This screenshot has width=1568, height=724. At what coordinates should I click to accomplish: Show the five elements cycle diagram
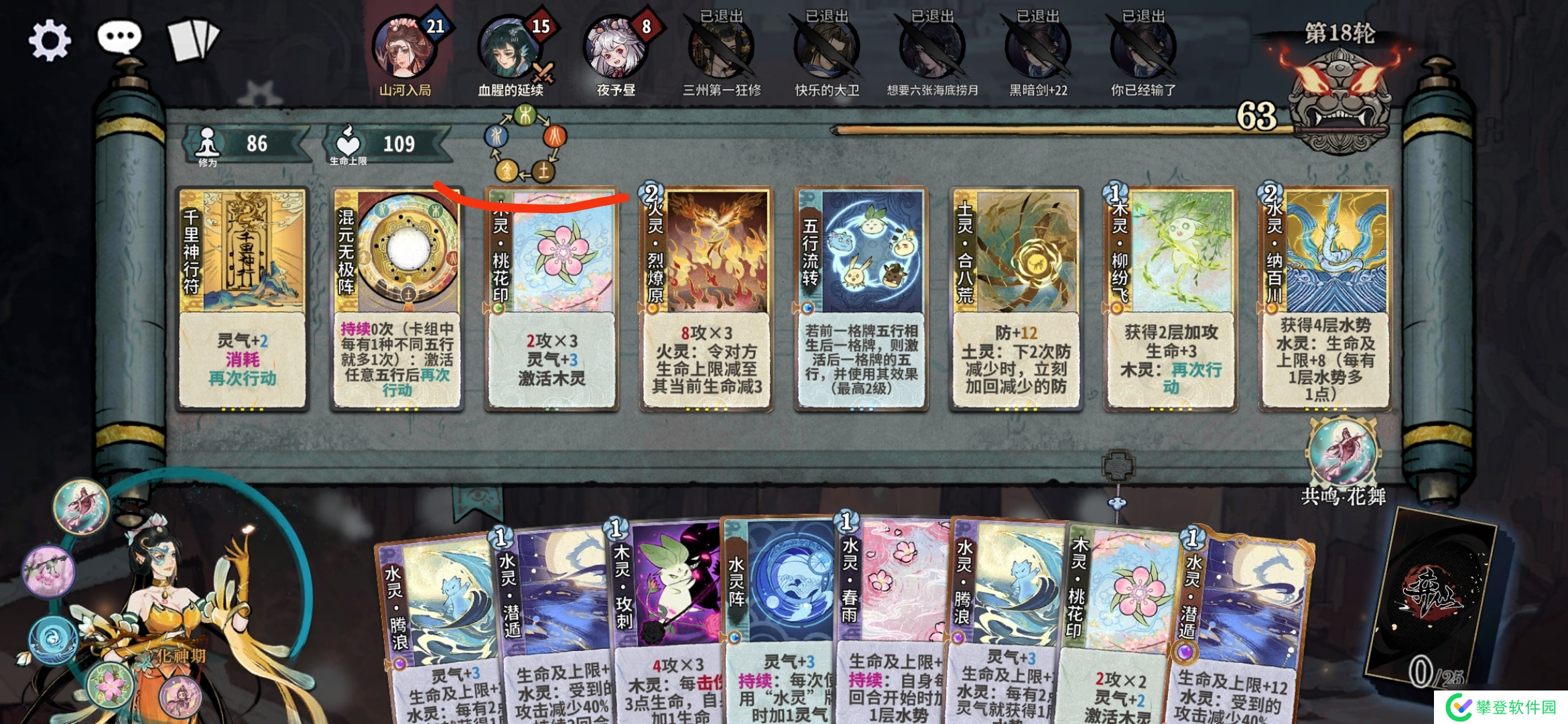coord(525,143)
